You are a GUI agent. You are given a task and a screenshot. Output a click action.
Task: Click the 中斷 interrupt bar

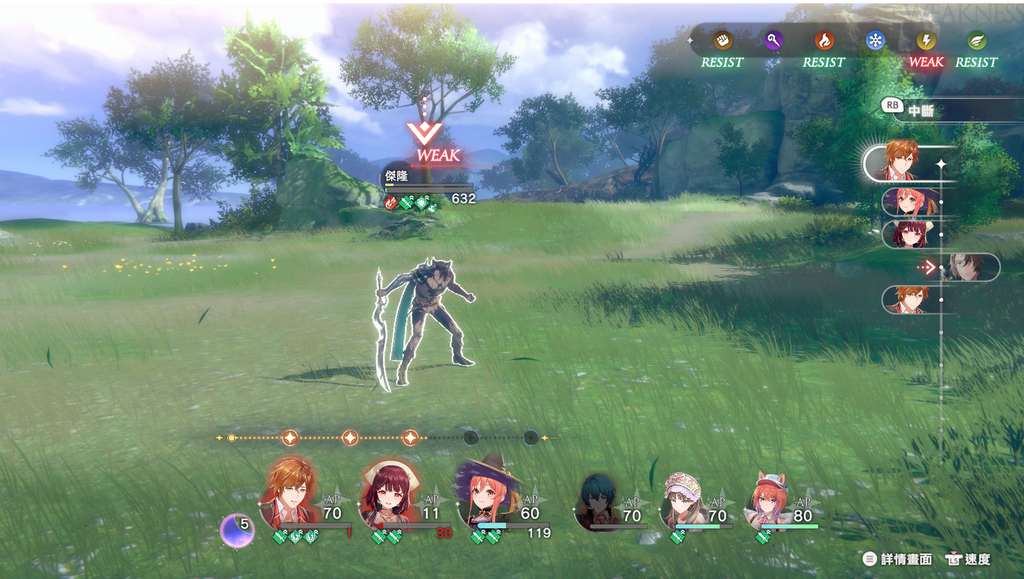point(940,112)
